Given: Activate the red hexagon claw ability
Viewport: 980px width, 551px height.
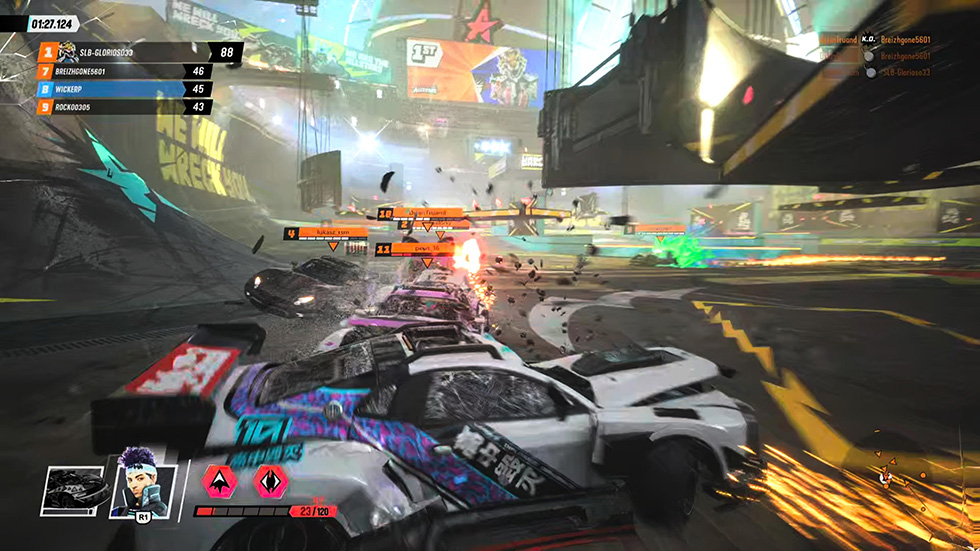Looking at the screenshot, I should (266, 480).
